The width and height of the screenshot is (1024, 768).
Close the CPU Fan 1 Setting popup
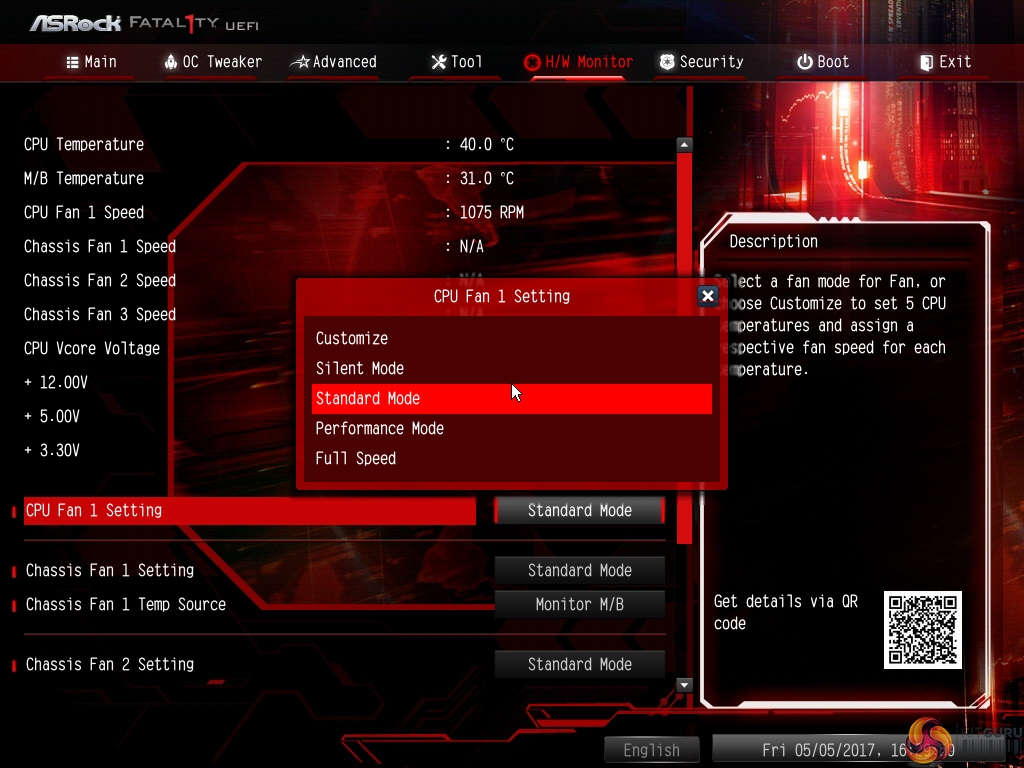(x=707, y=296)
